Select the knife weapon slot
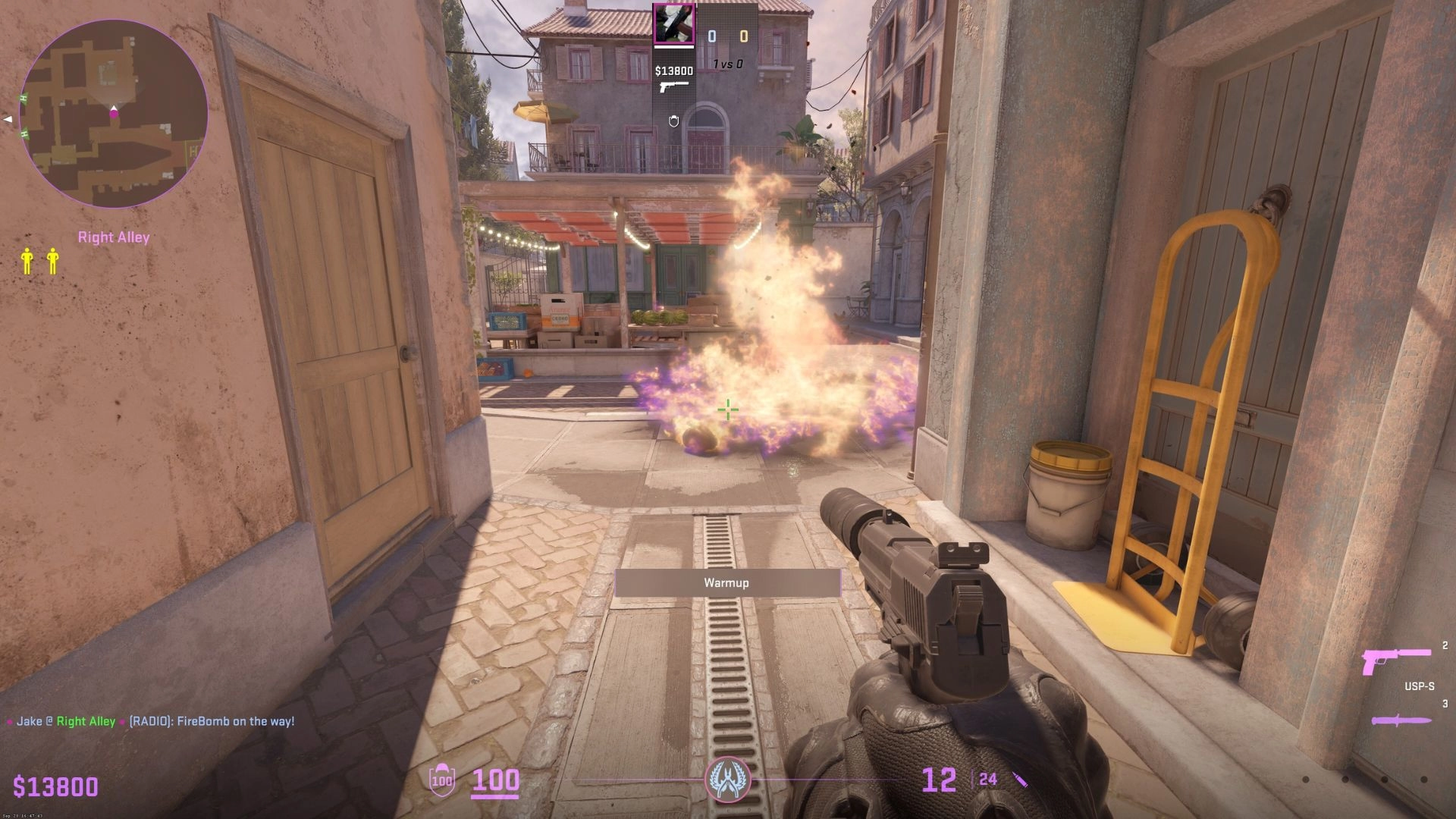The image size is (1456, 819). (x=1401, y=720)
